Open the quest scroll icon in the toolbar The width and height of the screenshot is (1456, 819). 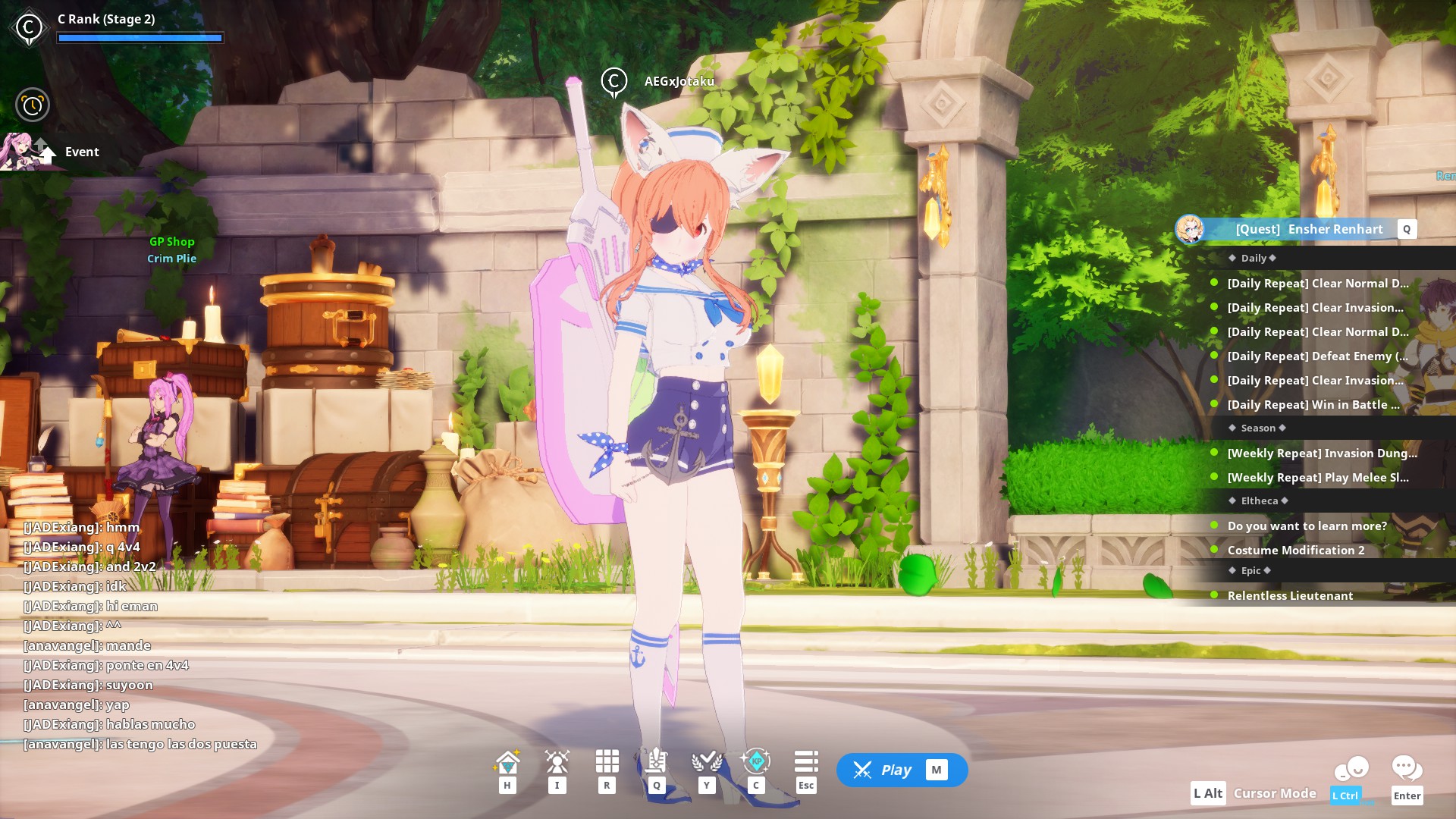[657, 761]
